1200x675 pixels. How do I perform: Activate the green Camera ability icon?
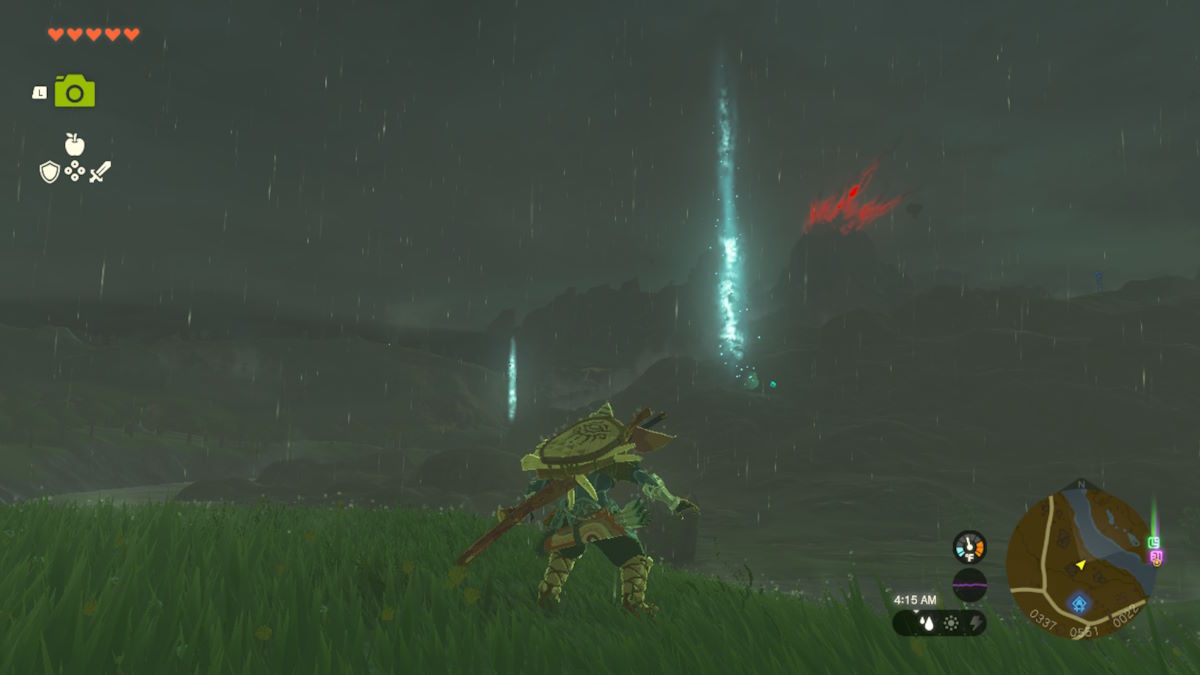click(75, 91)
